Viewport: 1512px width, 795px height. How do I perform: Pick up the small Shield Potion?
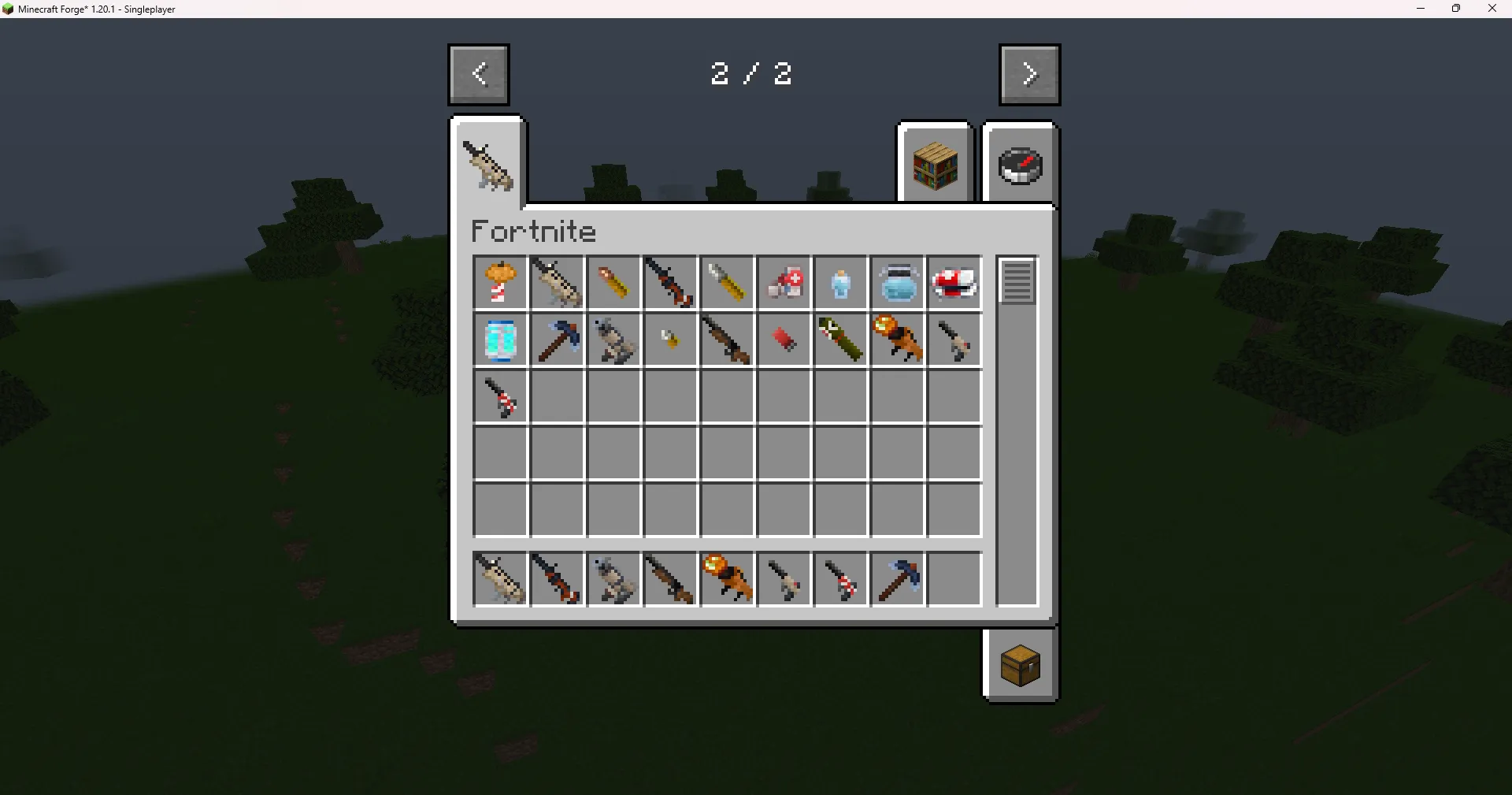pos(840,282)
